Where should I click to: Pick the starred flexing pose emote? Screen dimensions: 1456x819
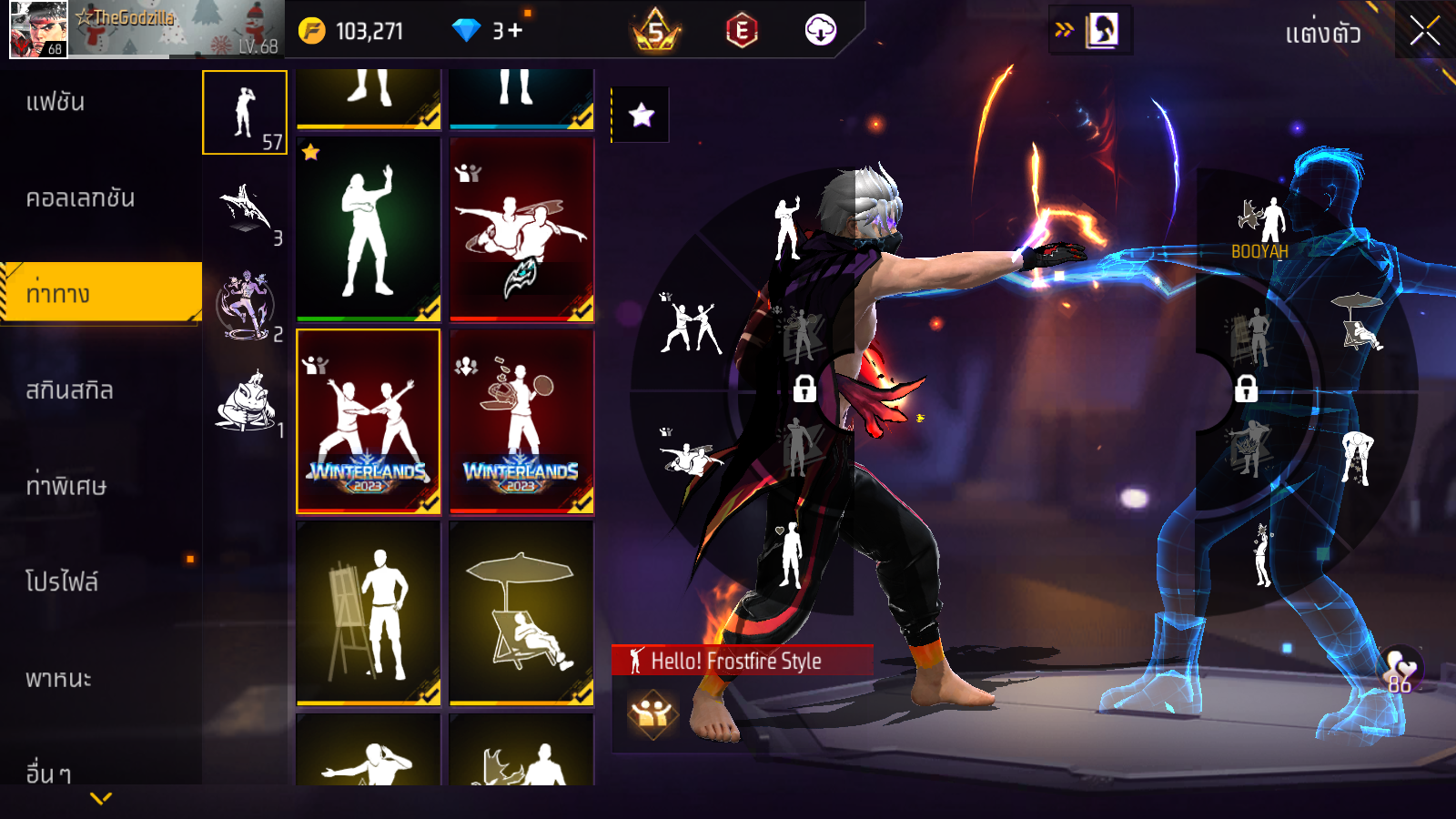click(369, 229)
